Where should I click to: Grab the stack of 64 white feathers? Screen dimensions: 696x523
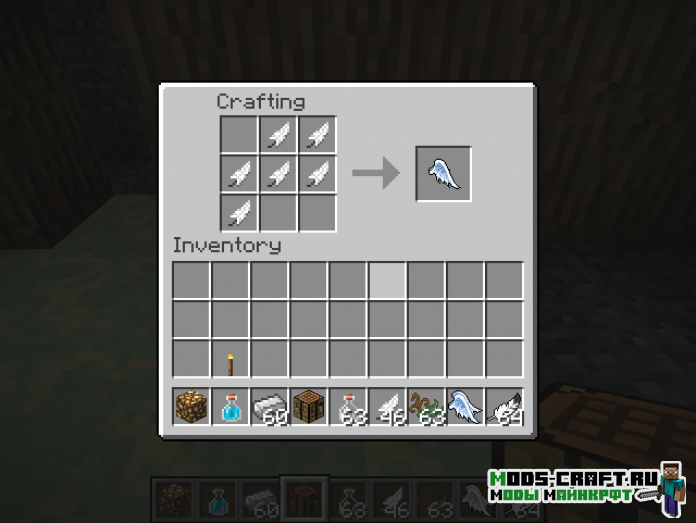tap(503, 408)
